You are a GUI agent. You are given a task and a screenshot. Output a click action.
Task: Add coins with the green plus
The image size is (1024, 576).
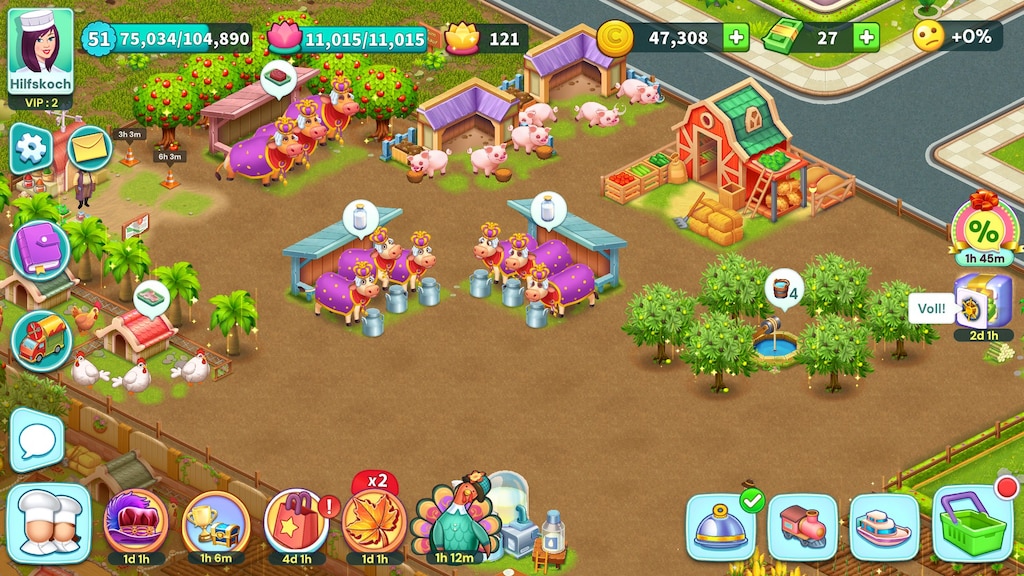click(736, 38)
